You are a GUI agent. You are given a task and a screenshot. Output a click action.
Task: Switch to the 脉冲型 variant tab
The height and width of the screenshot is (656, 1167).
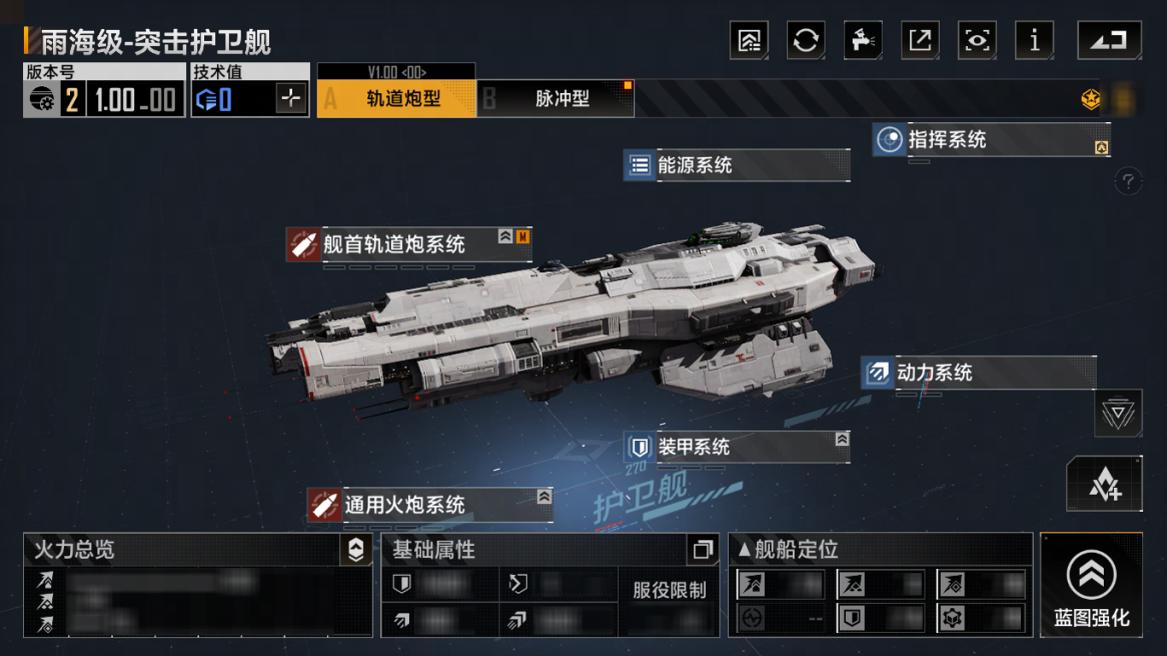[556, 99]
